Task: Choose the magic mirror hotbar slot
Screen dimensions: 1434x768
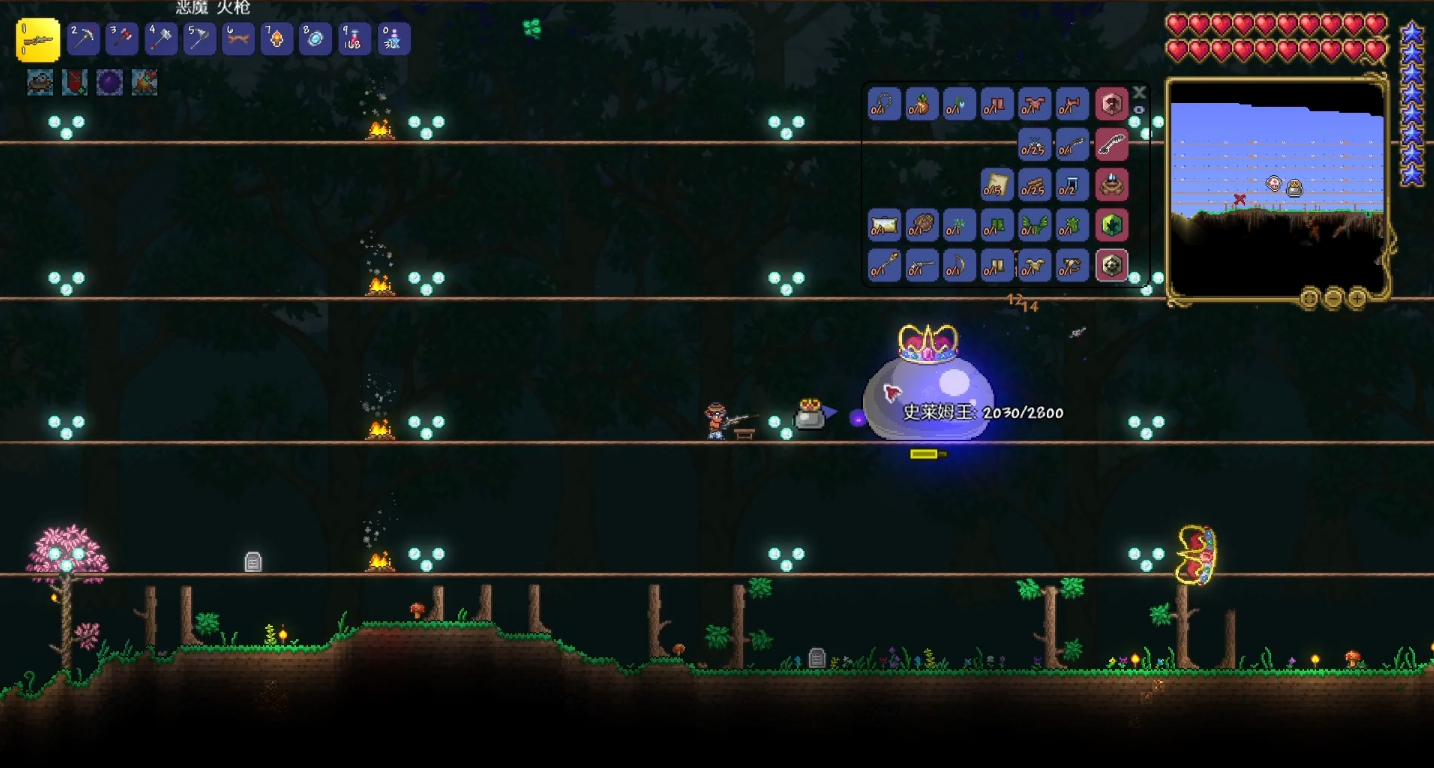Action: pos(316,39)
